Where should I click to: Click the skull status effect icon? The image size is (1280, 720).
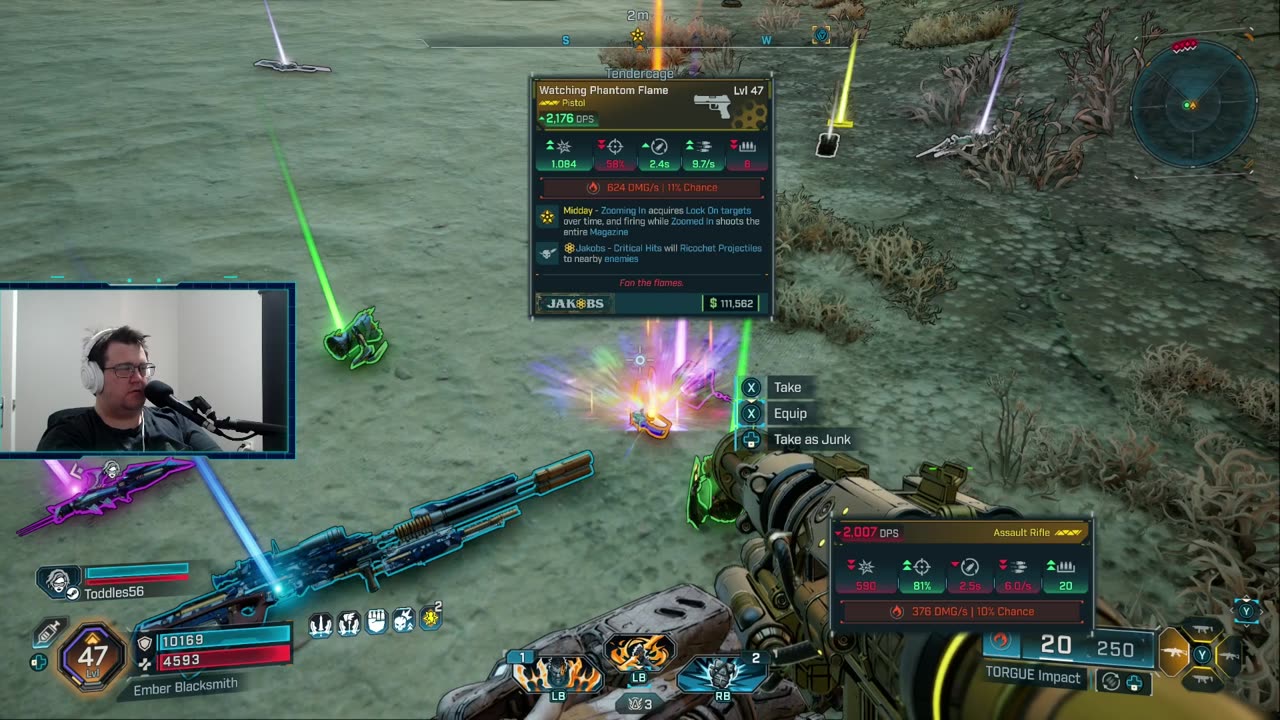point(403,621)
